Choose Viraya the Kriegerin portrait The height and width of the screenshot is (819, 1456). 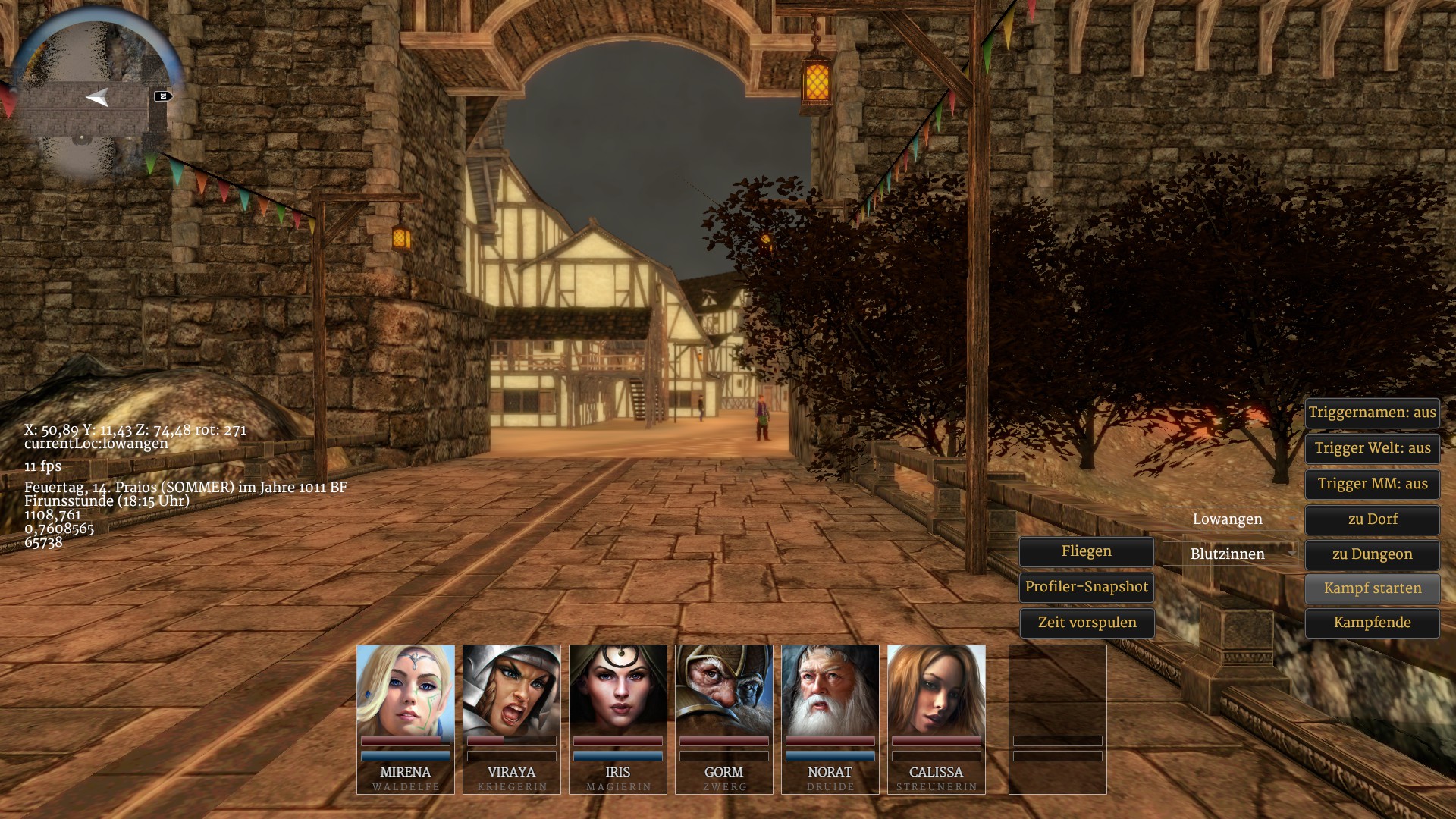[x=512, y=690]
